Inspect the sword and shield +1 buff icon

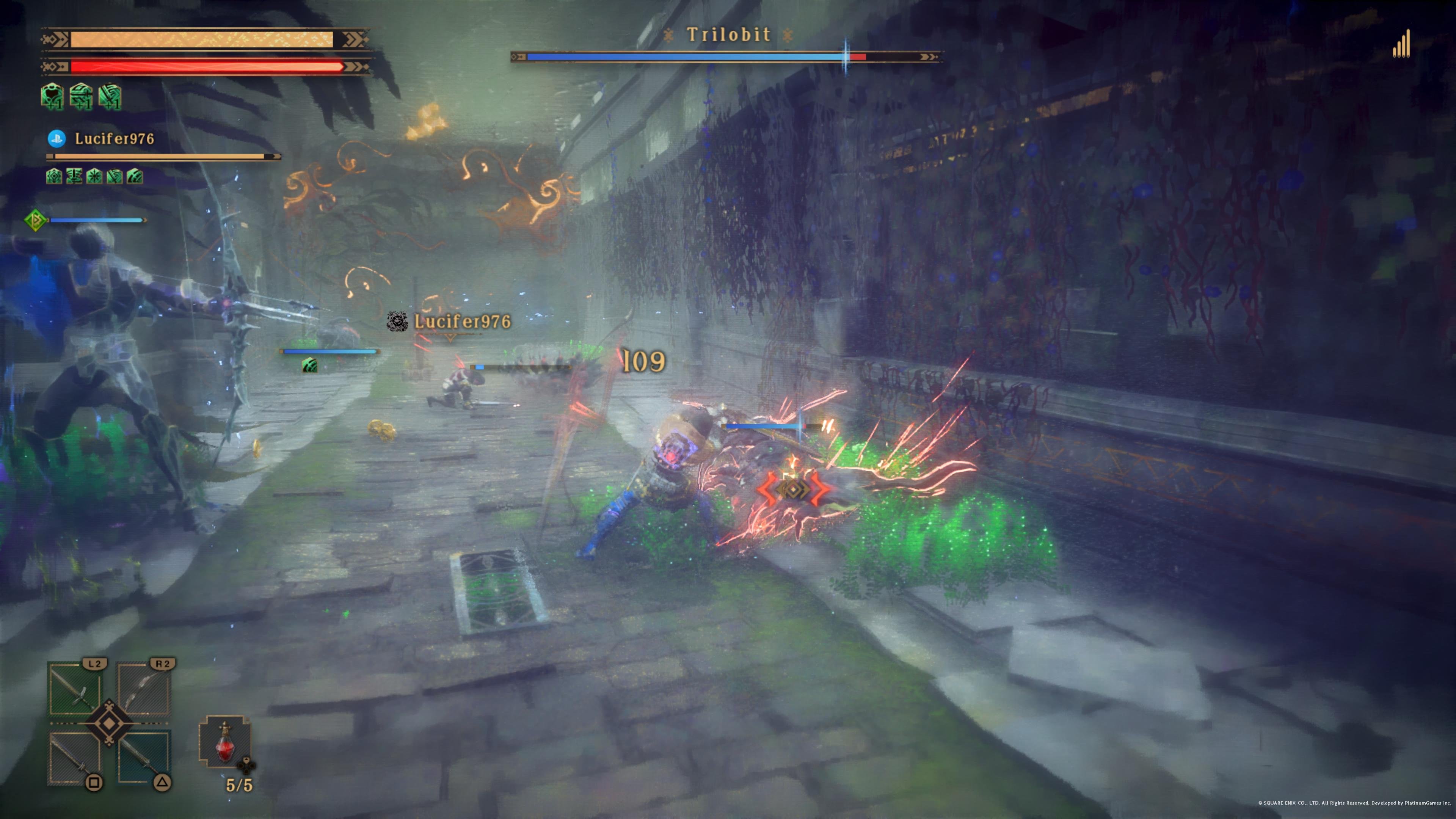[x=82, y=96]
